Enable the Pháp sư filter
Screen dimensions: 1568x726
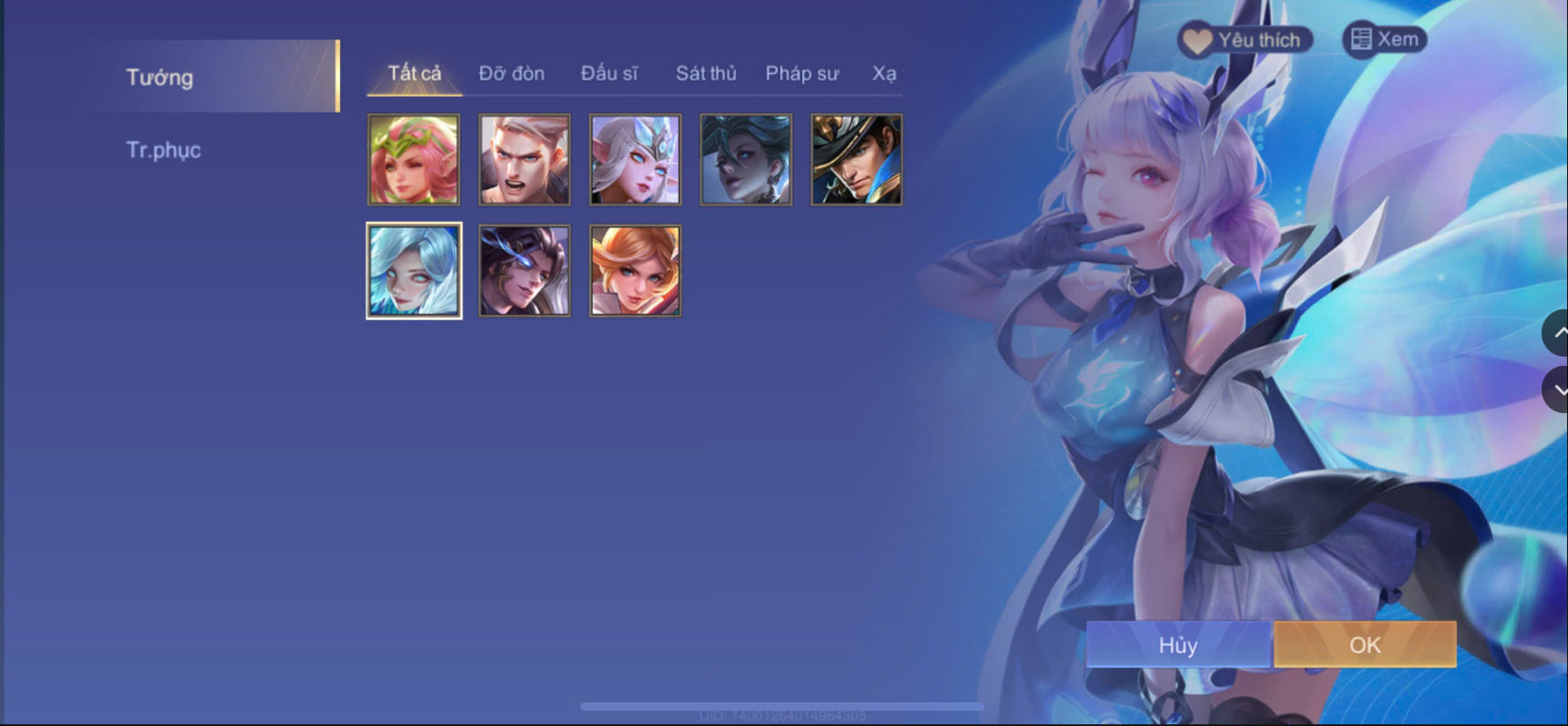tap(802, 73)
